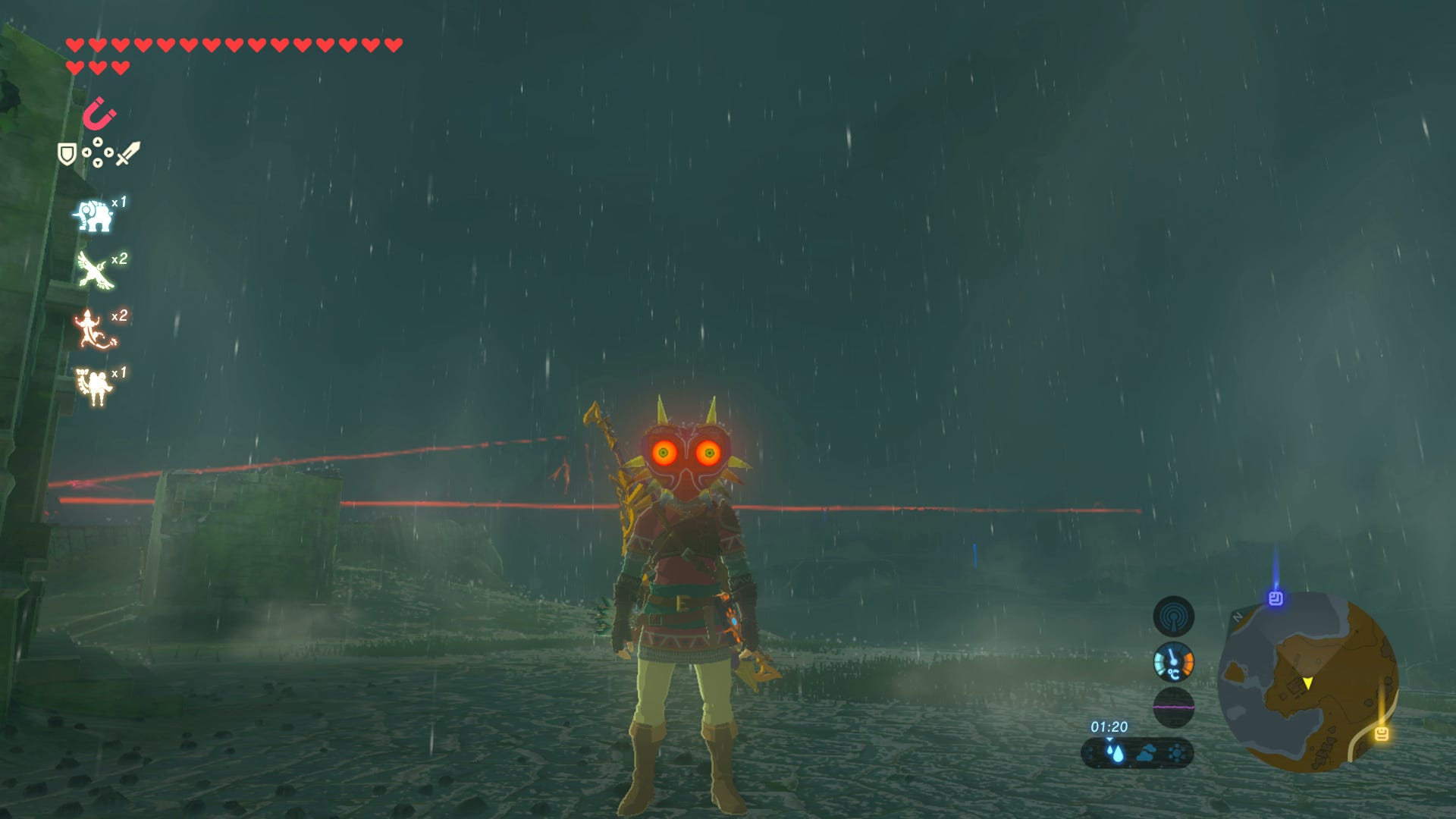Viewport: 1456px width, 819px height.
Task: Click the sword icon beside the D-pad
Action: [x=129, y=152]
